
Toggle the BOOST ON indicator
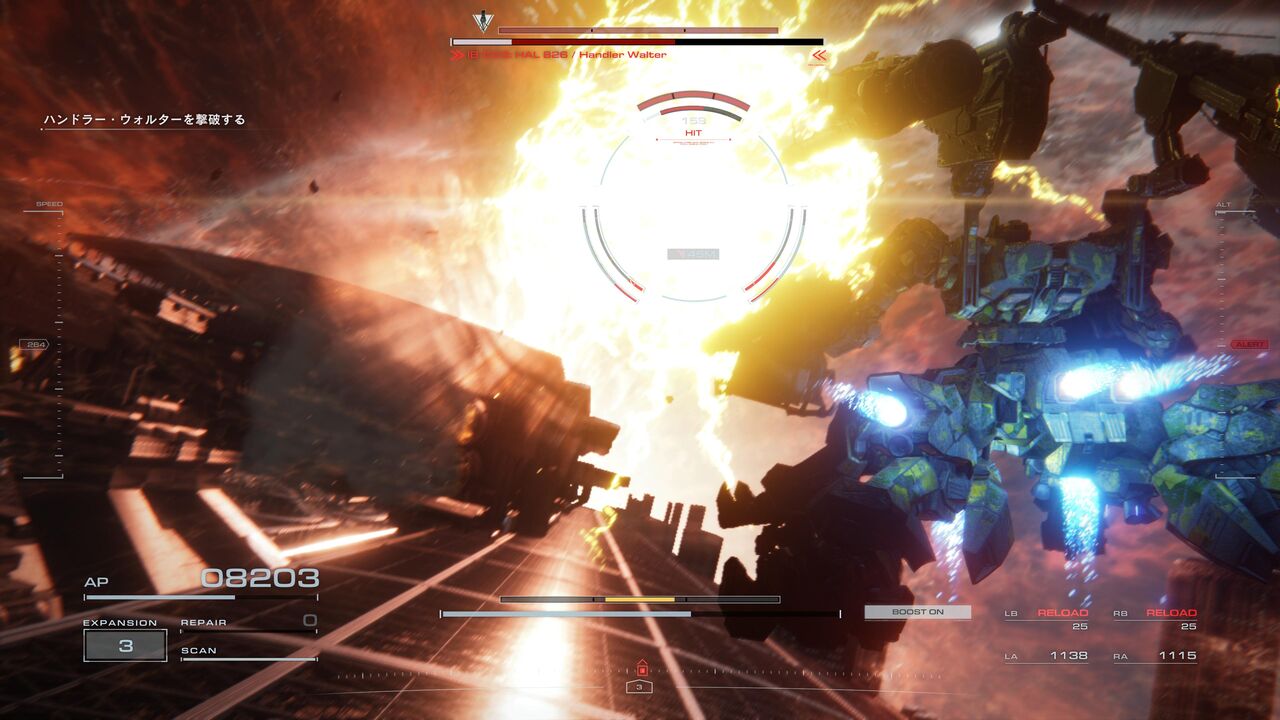point(917,612)
